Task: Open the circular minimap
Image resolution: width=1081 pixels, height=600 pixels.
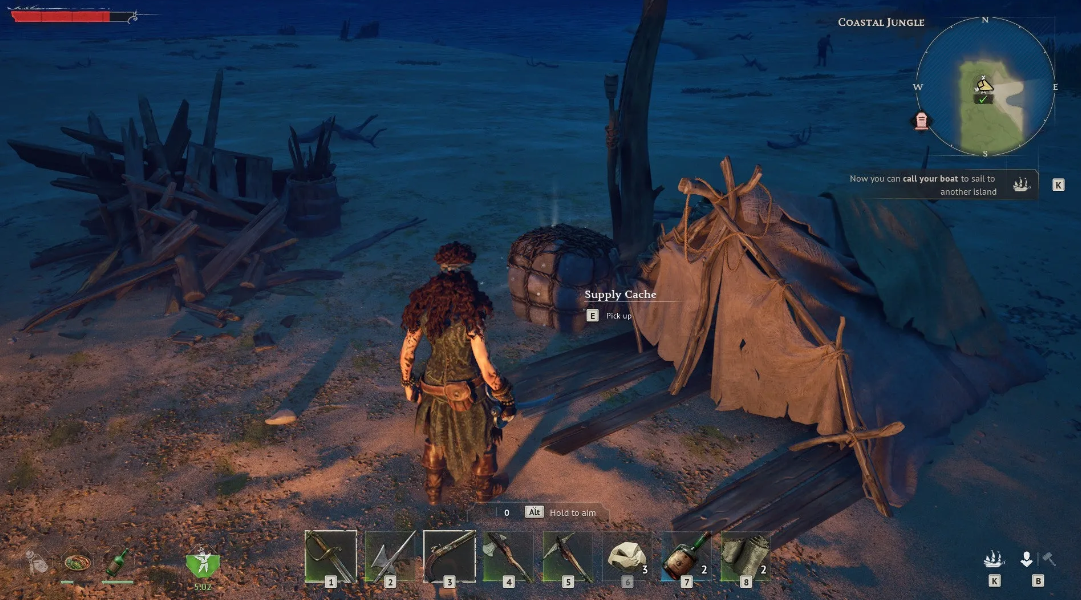Action: coord(985,88)
